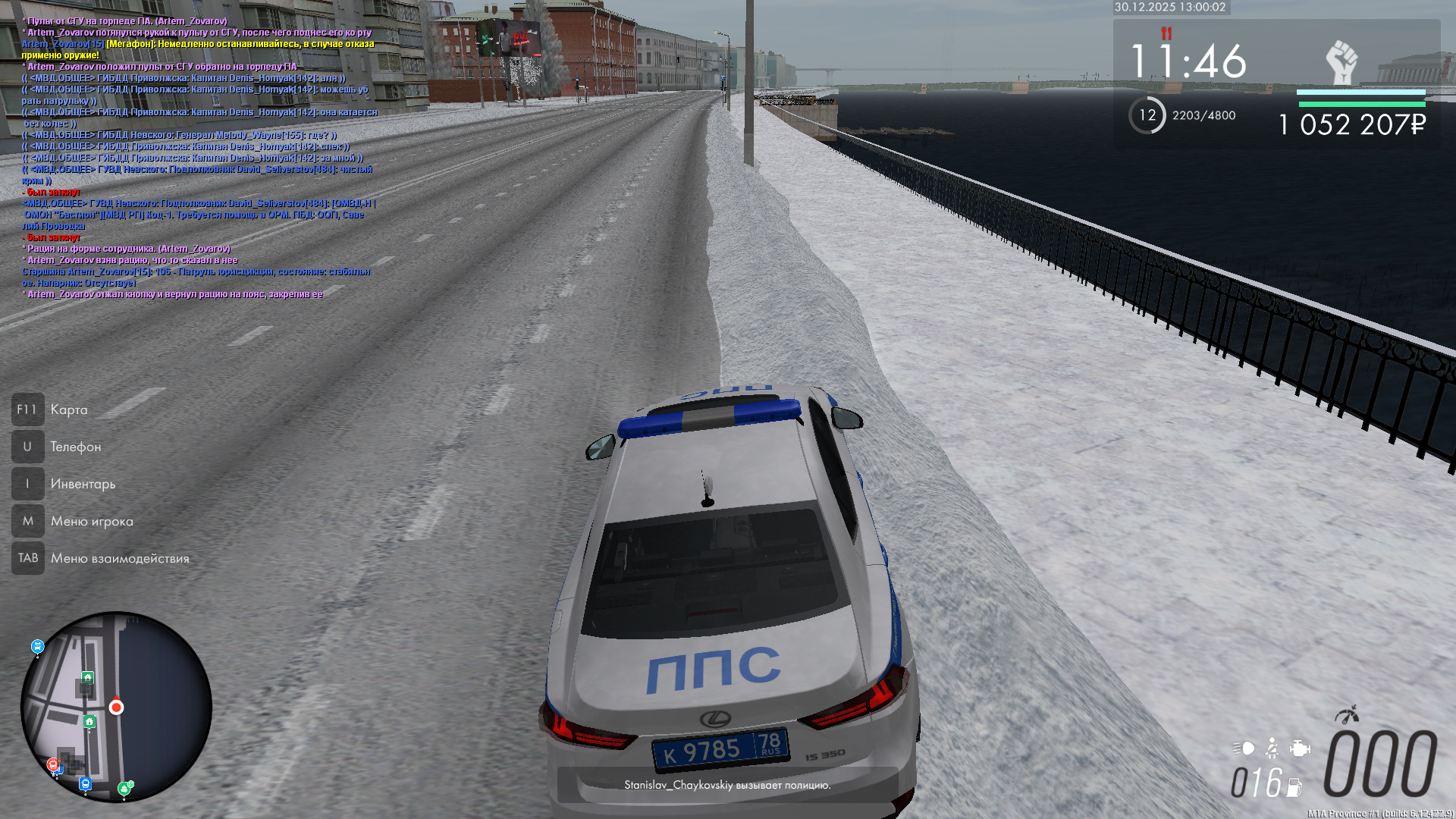Click the blue car service minimap marker
The width and height of the screenshot is (1456, 819).
[x=38, y=646]
